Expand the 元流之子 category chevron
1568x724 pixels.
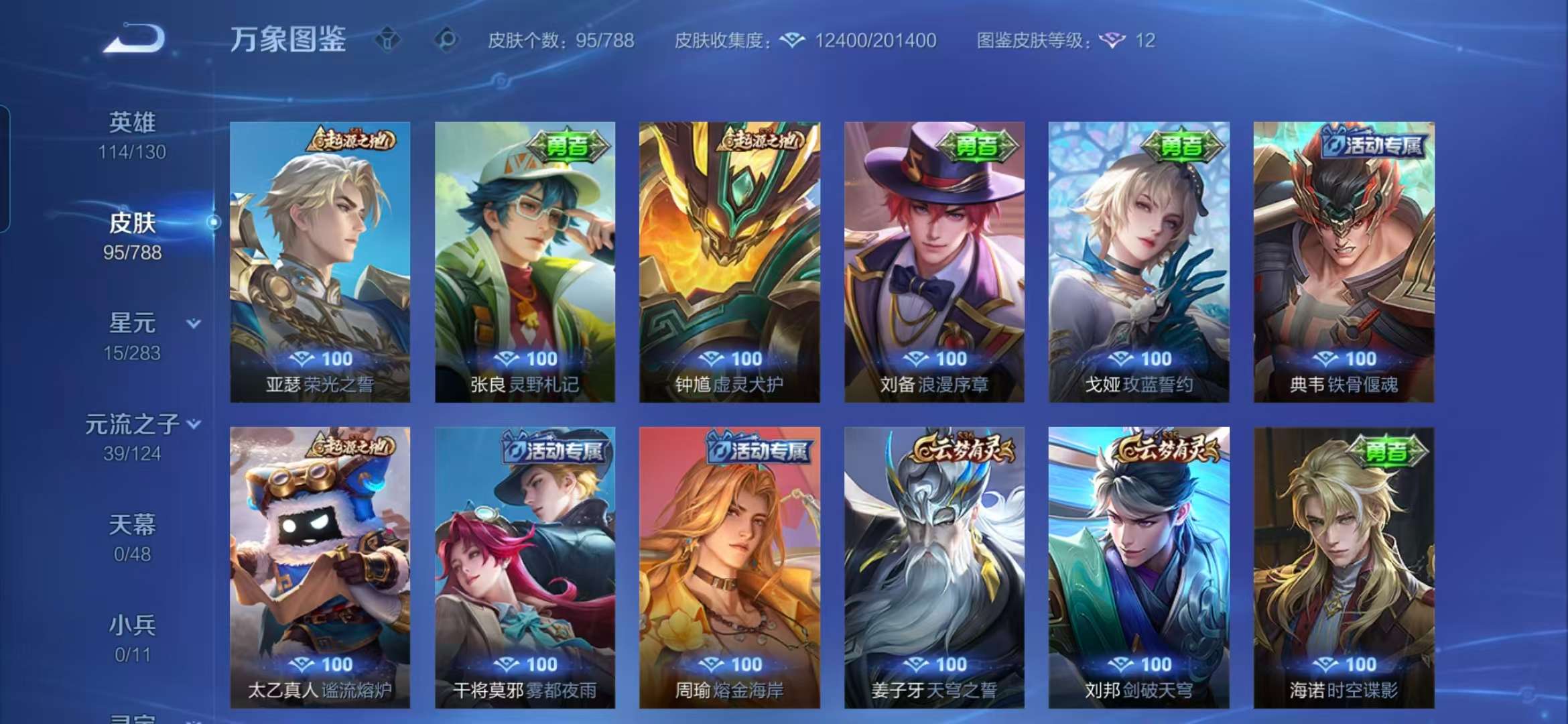[194, 422]
